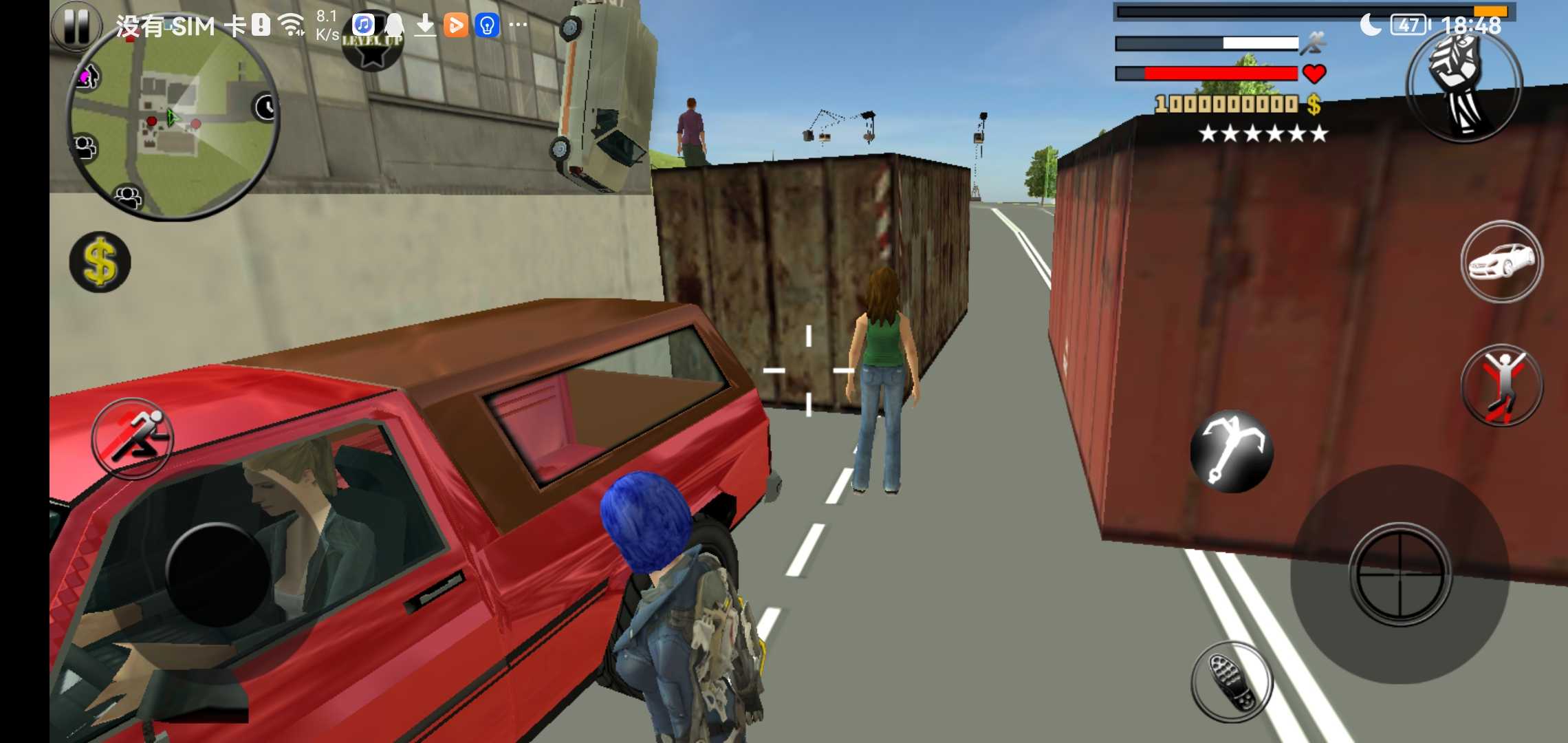Tap the black virtual movement joystick
This screenshot has width=1568, height=743.
point(217,575)
